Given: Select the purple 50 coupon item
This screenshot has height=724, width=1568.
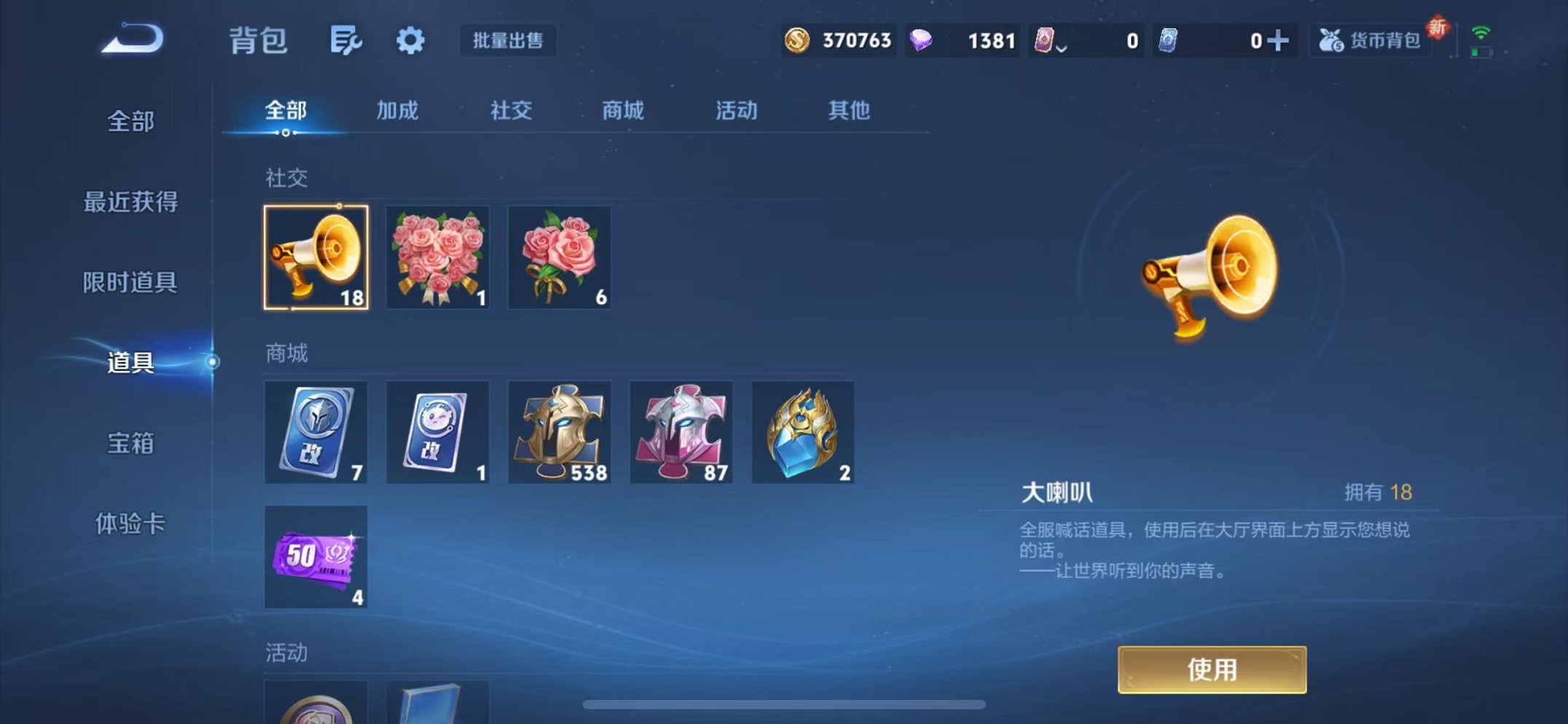Looking at the screenshot, I should pyautogui.click(x=316, y=558).
